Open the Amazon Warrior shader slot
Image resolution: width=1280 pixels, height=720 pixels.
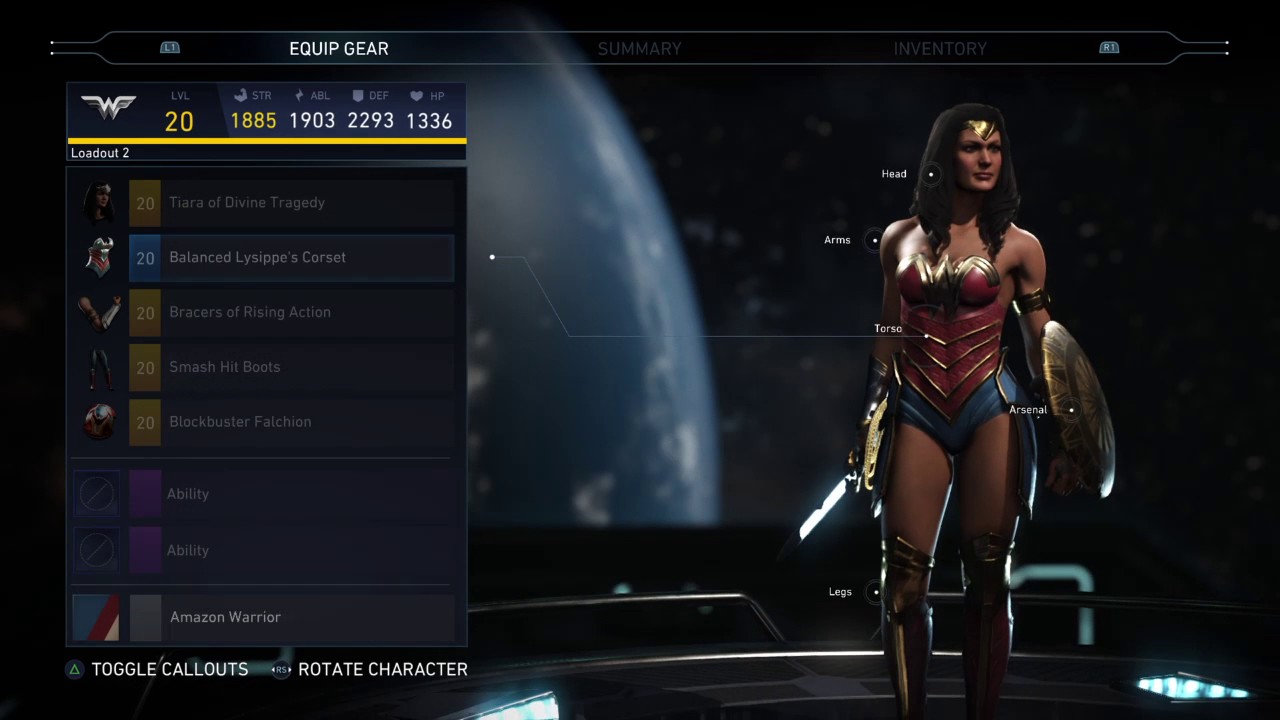coord(290,617)
